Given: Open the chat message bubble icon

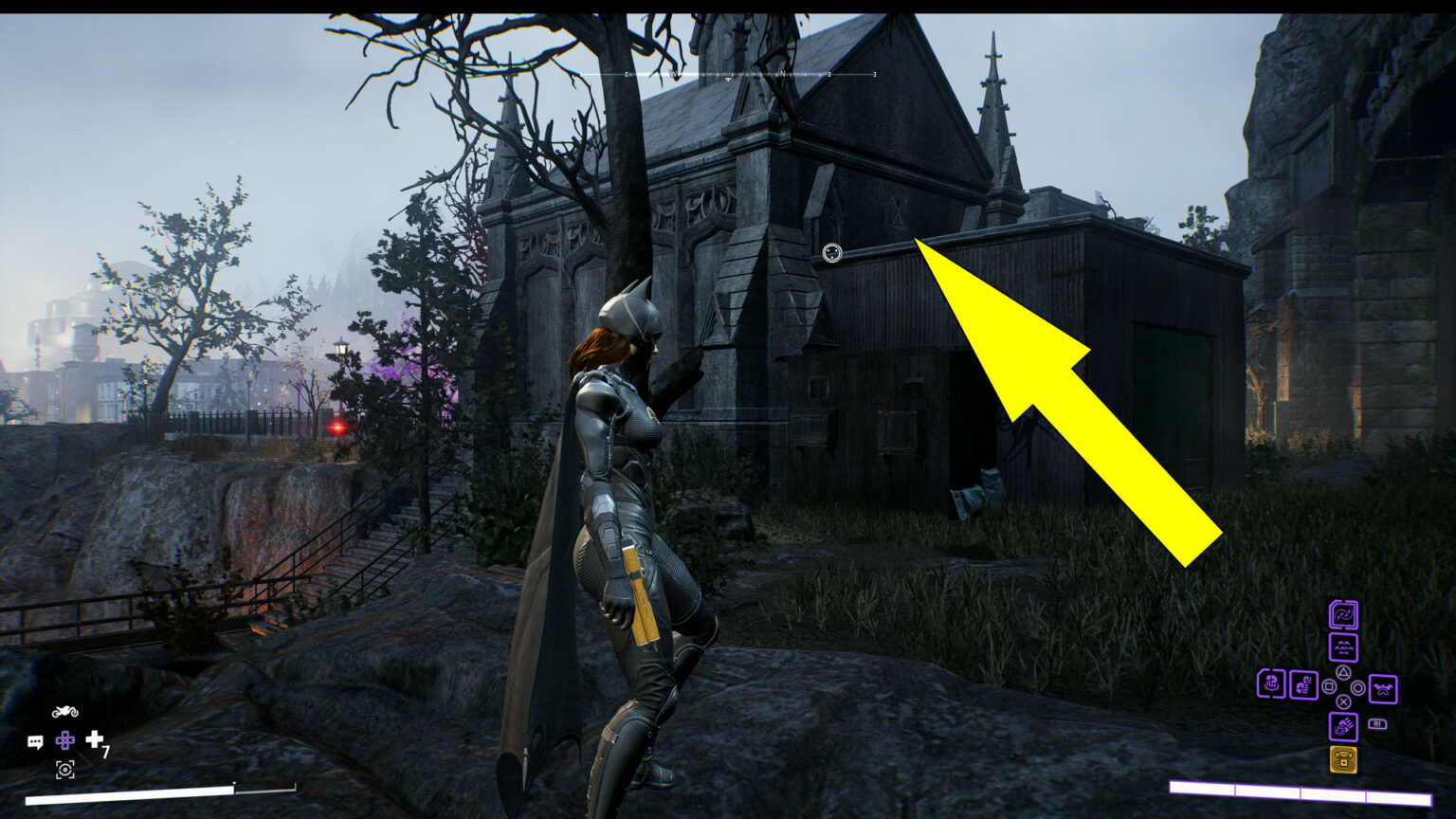Looking at the screenshot, I should tap(34, 742).
